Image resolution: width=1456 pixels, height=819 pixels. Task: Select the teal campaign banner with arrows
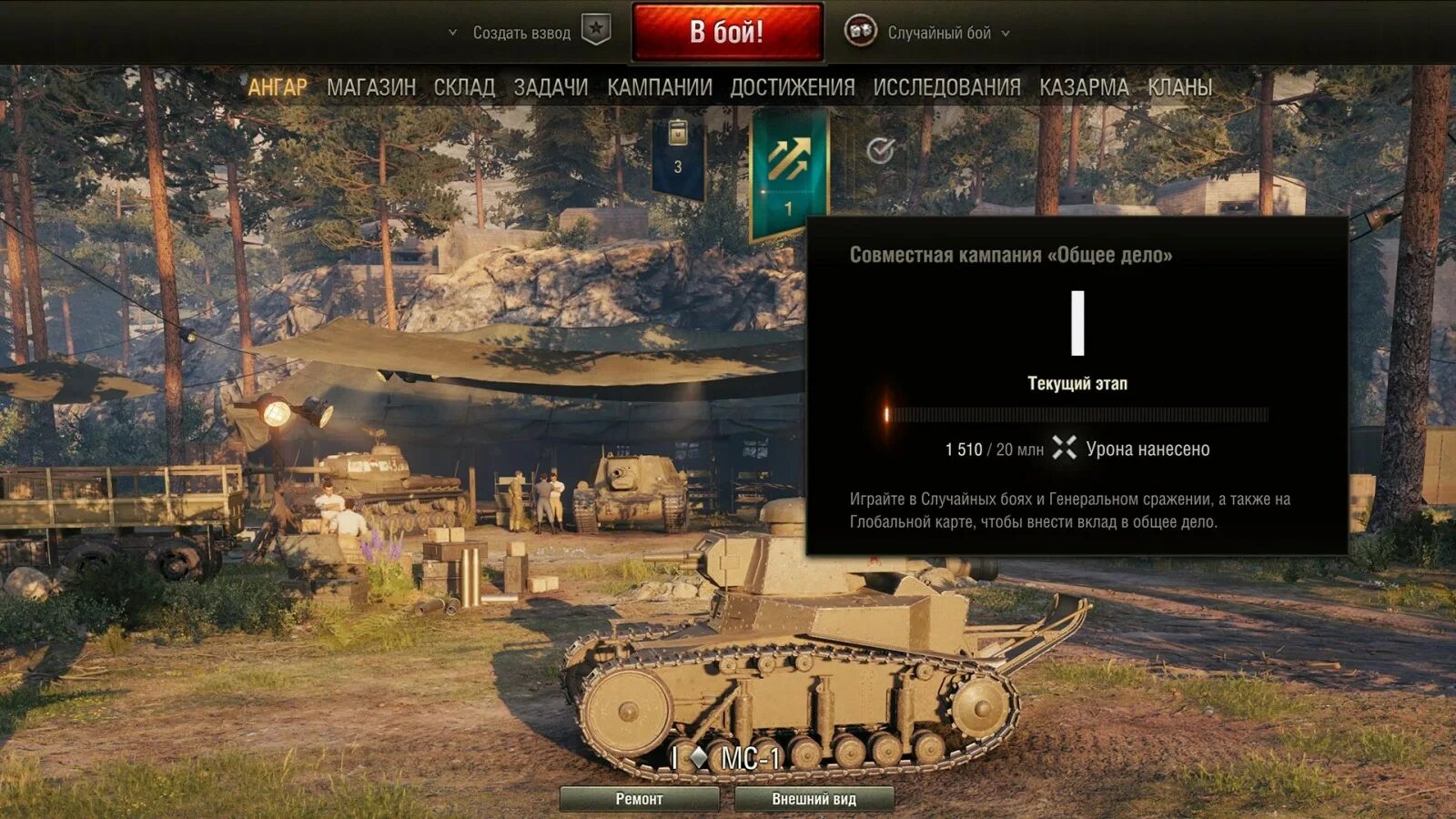click(789, 173)
